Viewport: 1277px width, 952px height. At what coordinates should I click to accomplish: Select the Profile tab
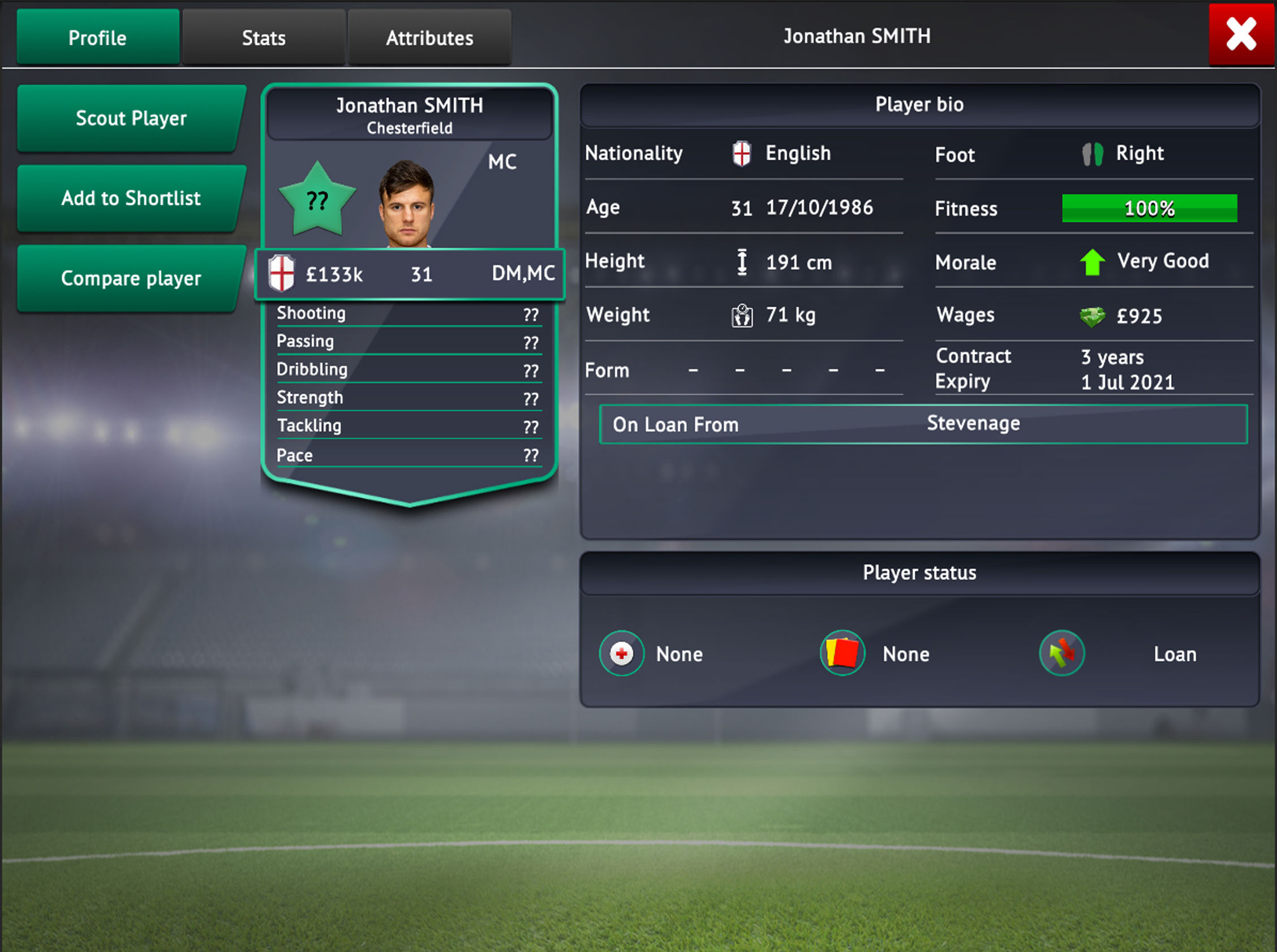click(97, 38)
